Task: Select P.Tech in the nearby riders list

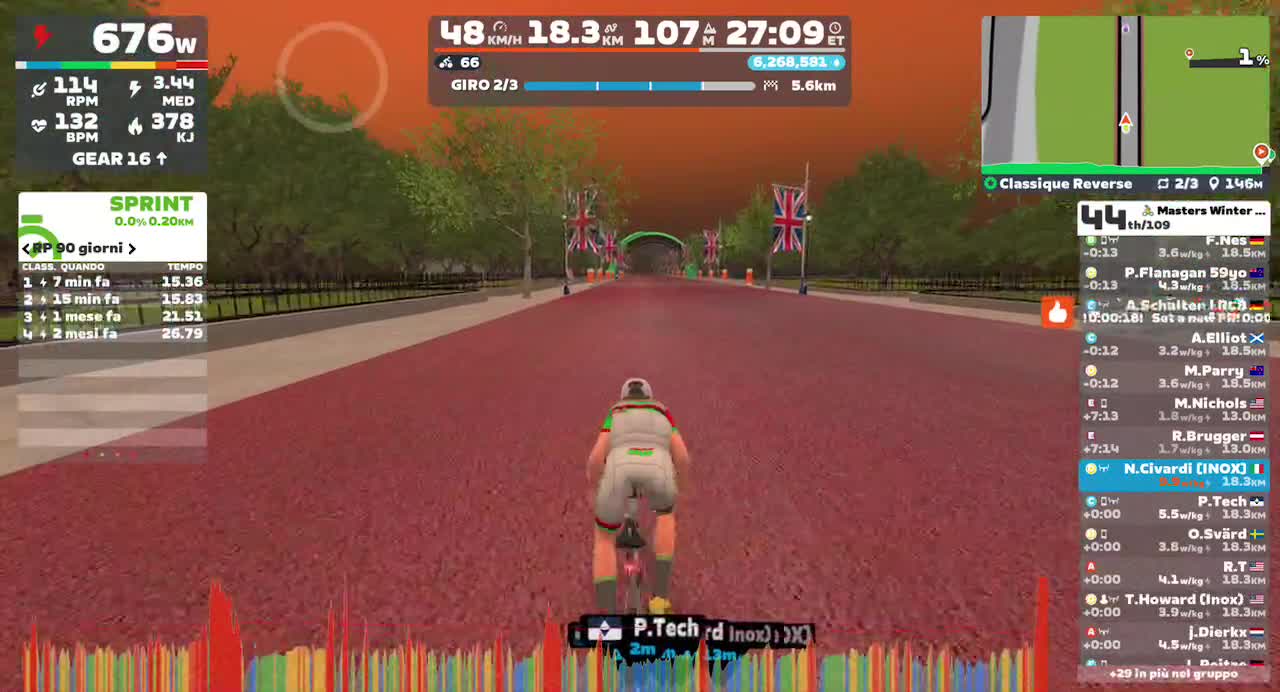Action: [x=1172, y=507]
